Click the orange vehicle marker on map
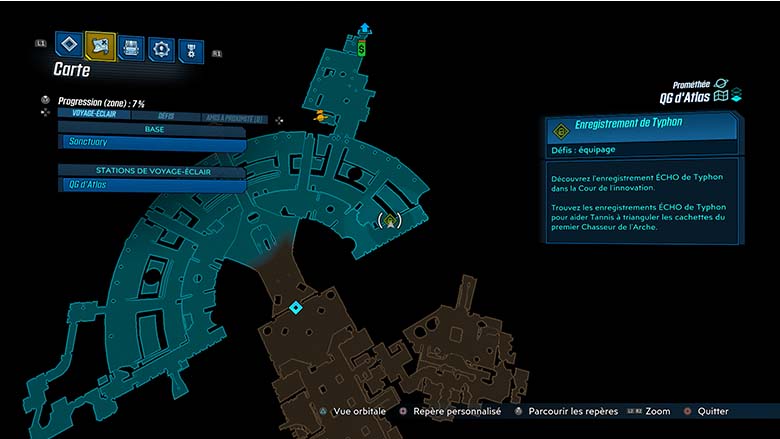Image resolution: width=780 pixels, height=439 pixels. (321, 117)
